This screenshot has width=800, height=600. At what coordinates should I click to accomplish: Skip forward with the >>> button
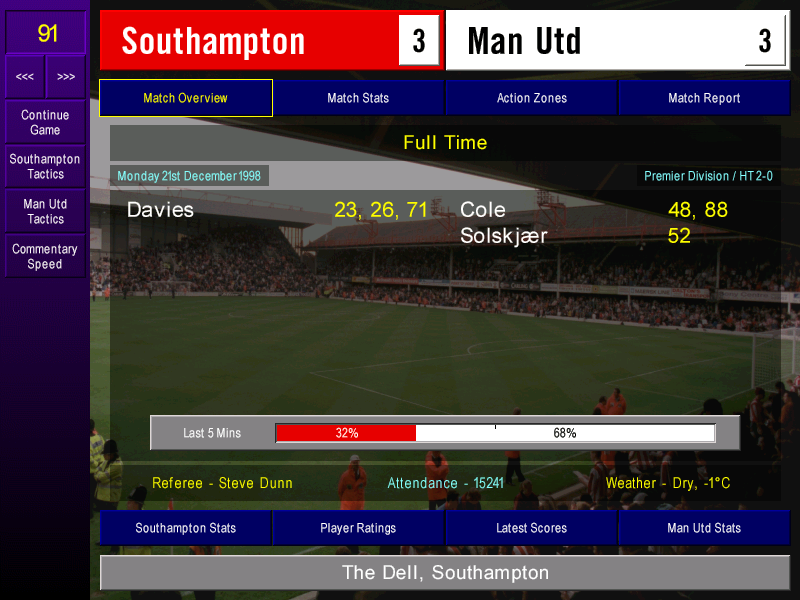(66, 77)
